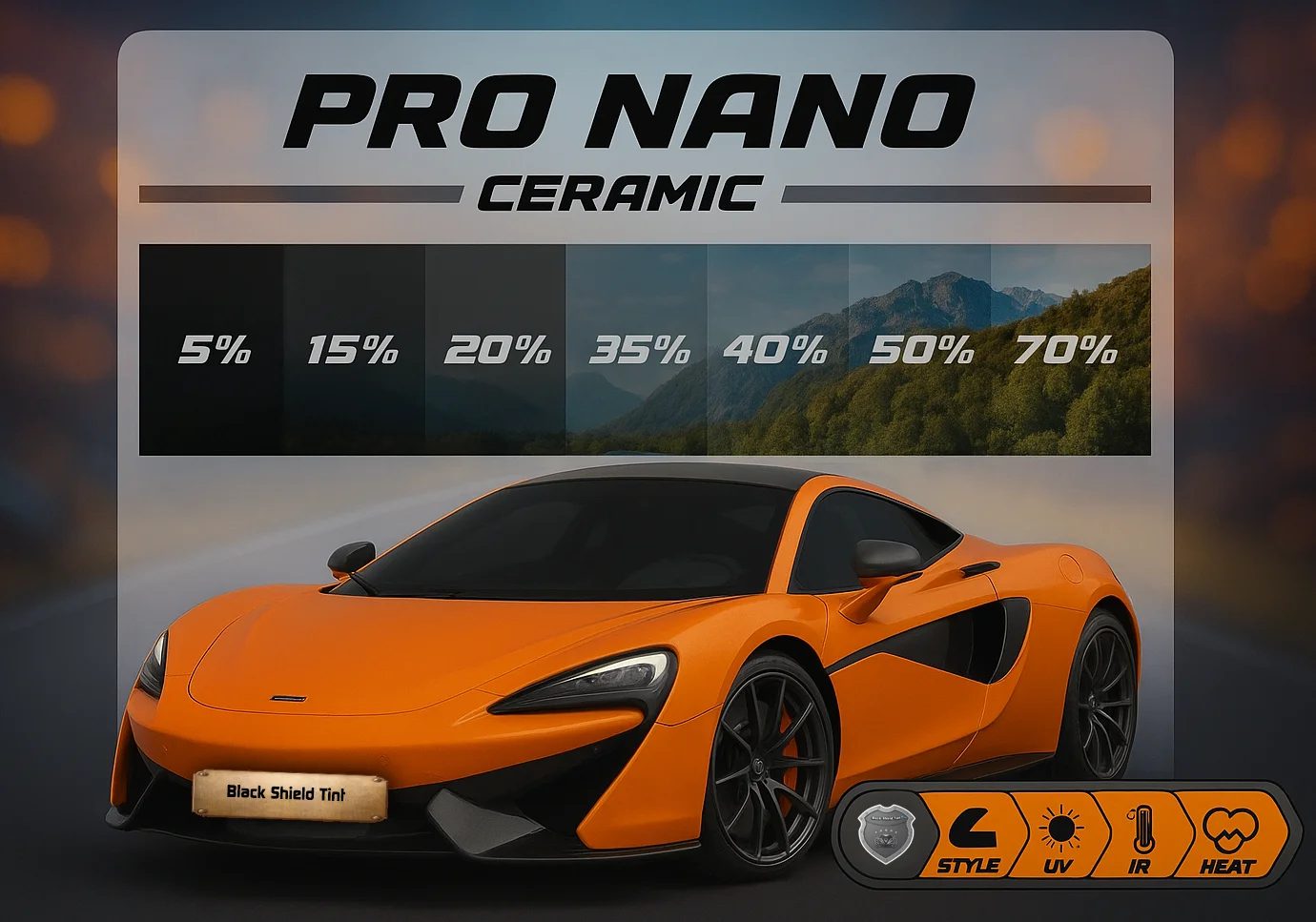Pick the 20% tint option
Screen dimensions: 1316x922
tap(496, 350)
